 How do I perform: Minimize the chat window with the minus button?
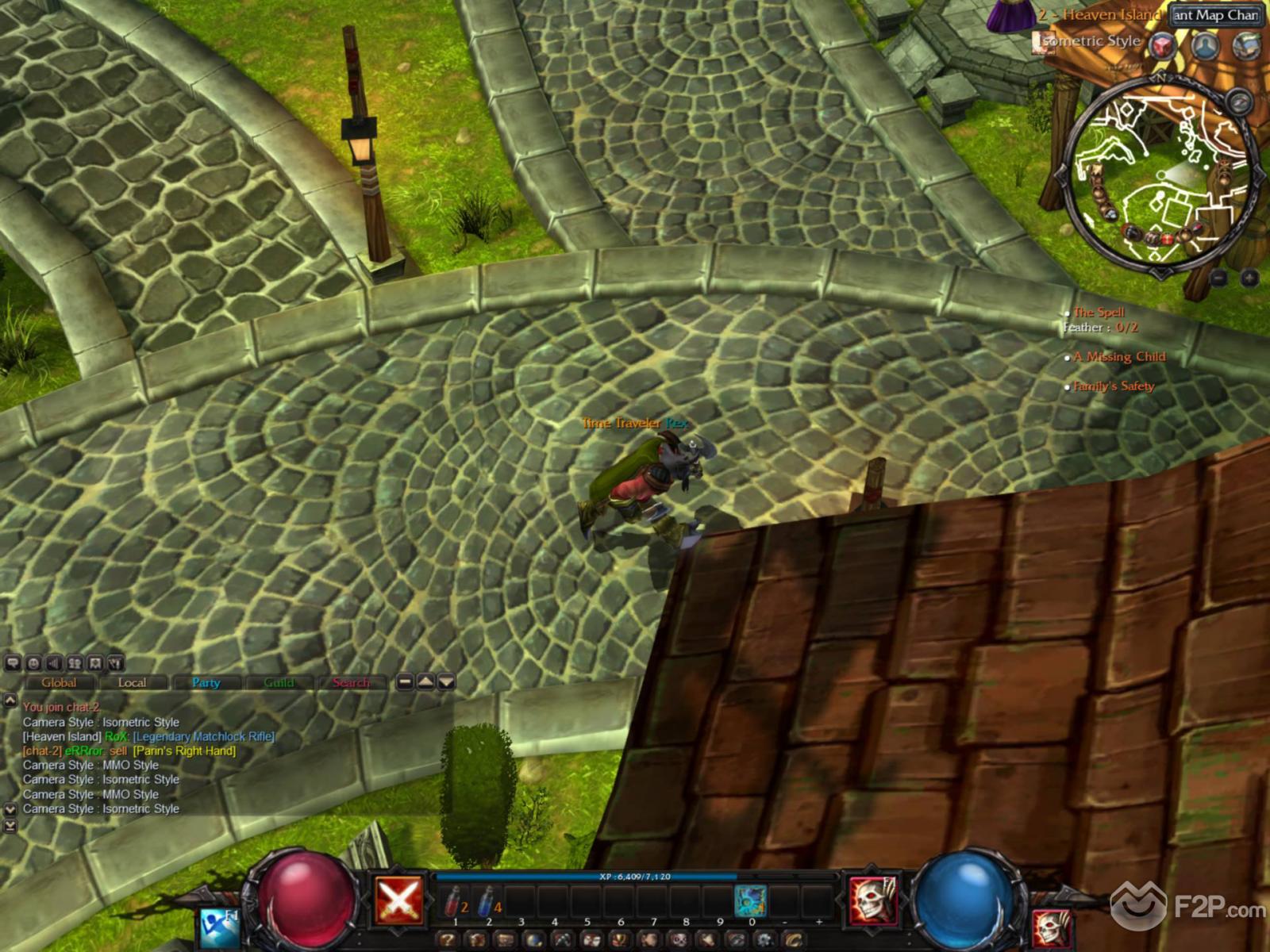tap(405, 681)
